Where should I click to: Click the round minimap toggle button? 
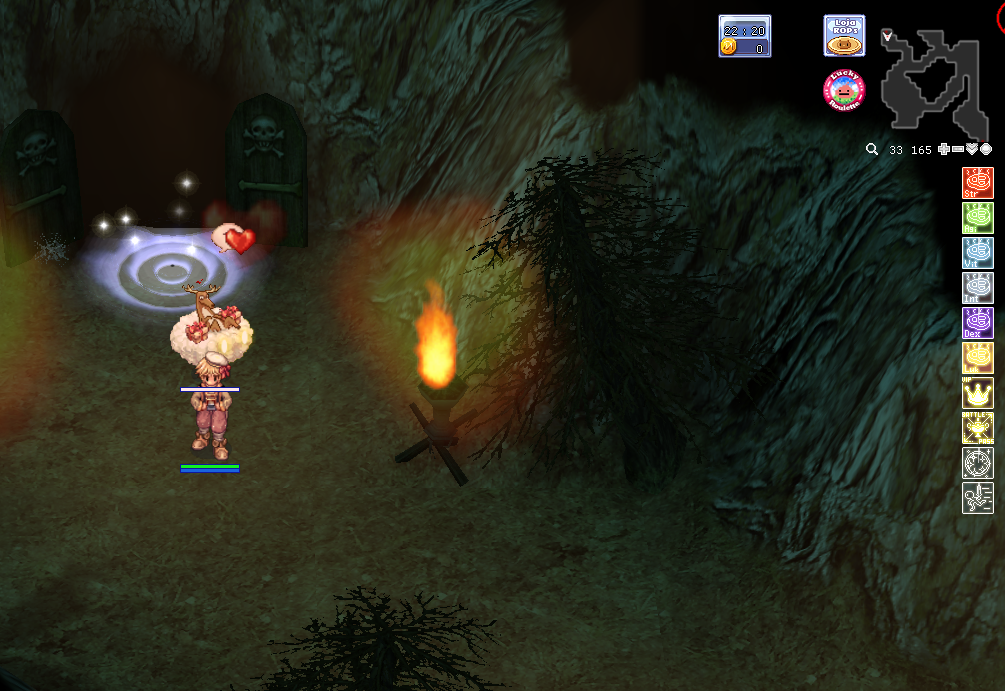tap(985, 149)
